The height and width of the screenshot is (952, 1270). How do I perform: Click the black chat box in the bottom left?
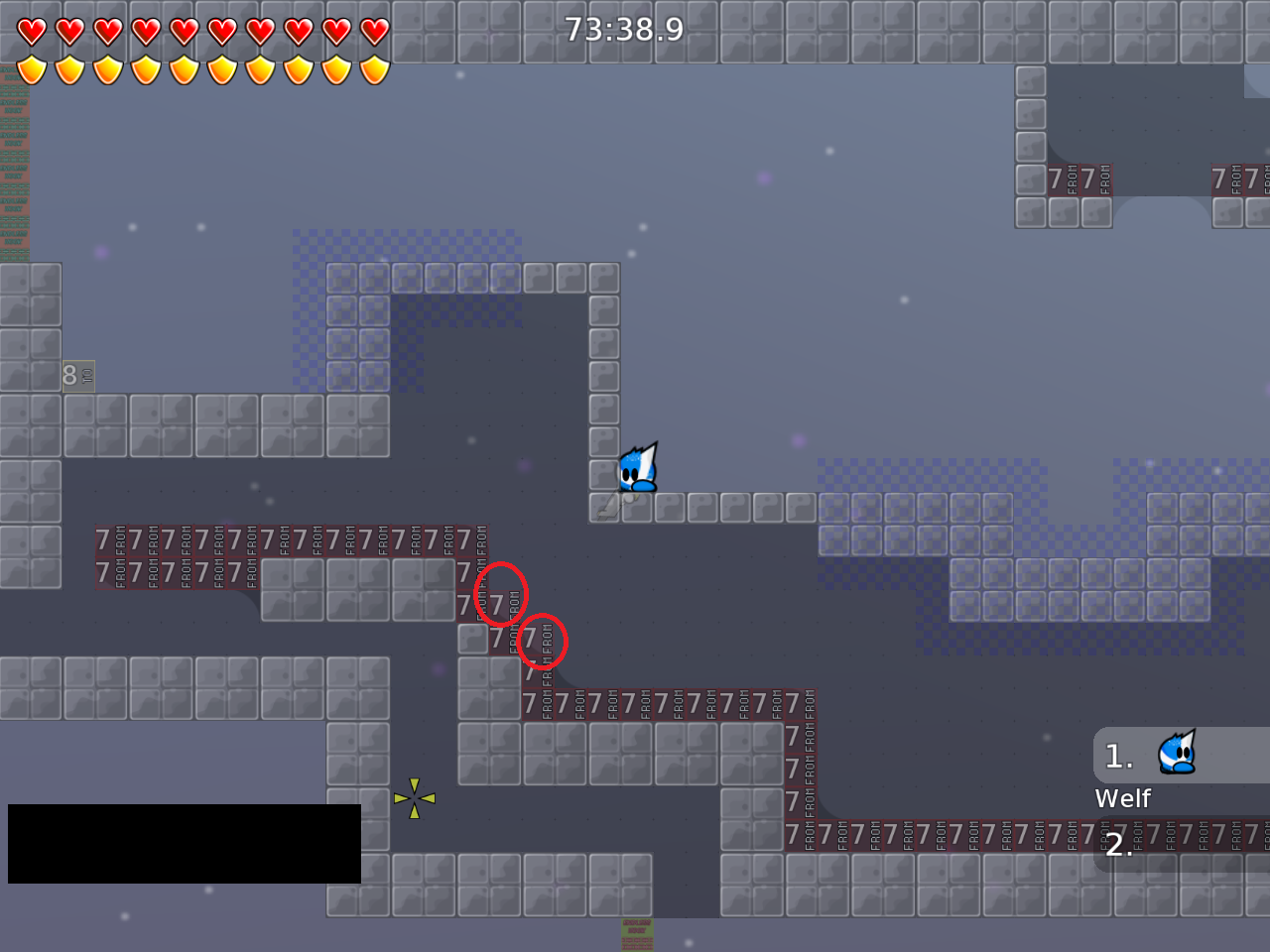[x=184, y=843]
